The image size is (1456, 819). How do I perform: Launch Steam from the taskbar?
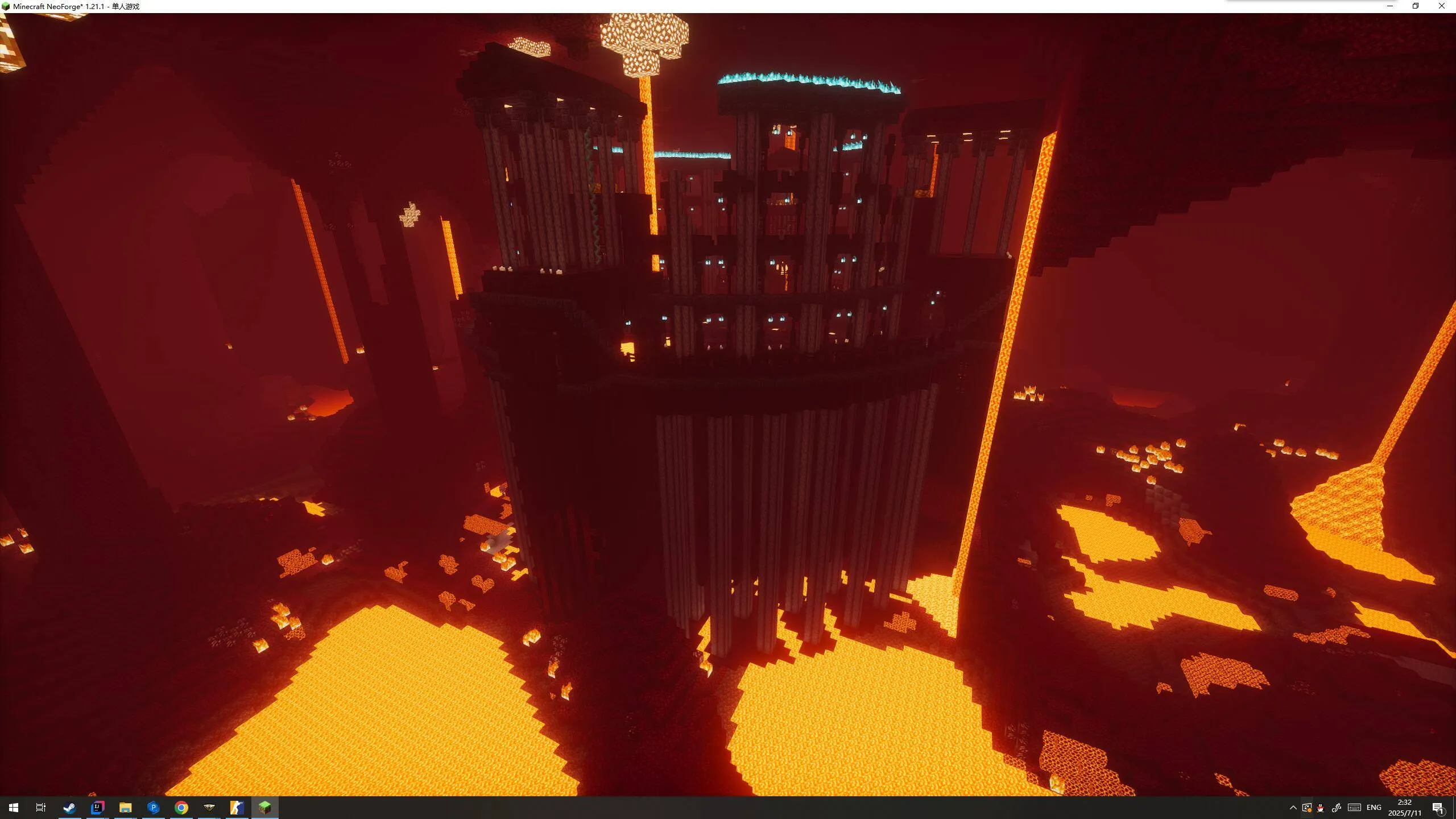pyautogui.click(x=69, y=806)
